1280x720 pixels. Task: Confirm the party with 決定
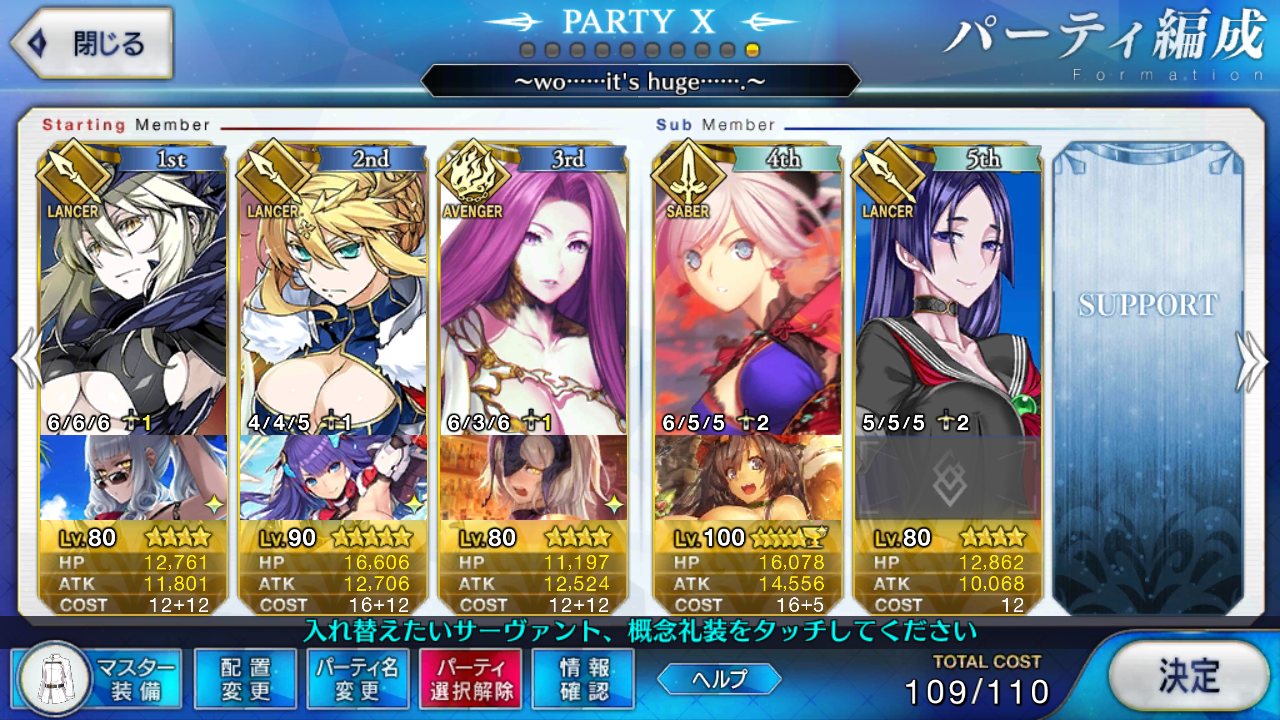(1189, 676)
